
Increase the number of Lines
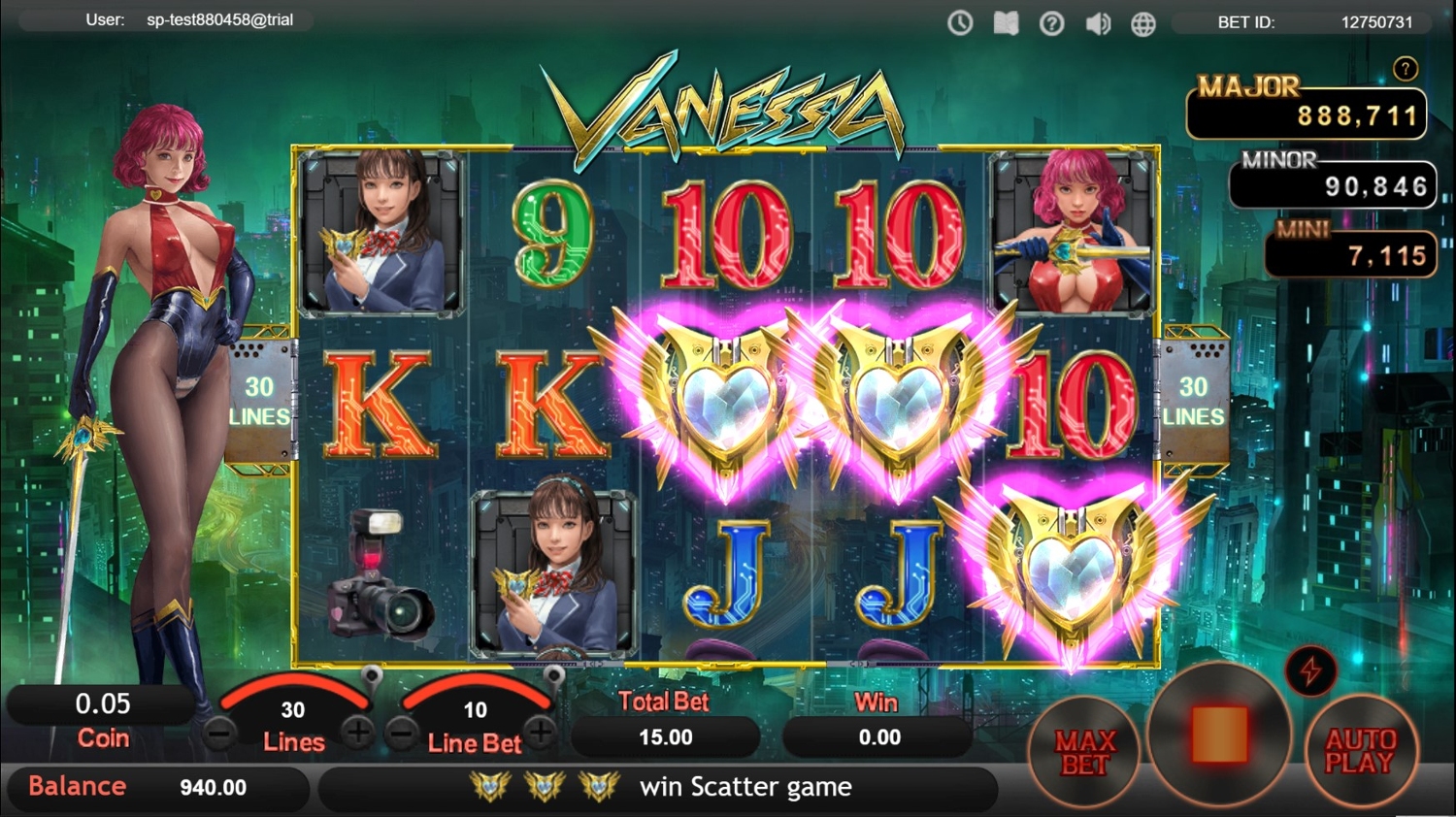[358, 732]
